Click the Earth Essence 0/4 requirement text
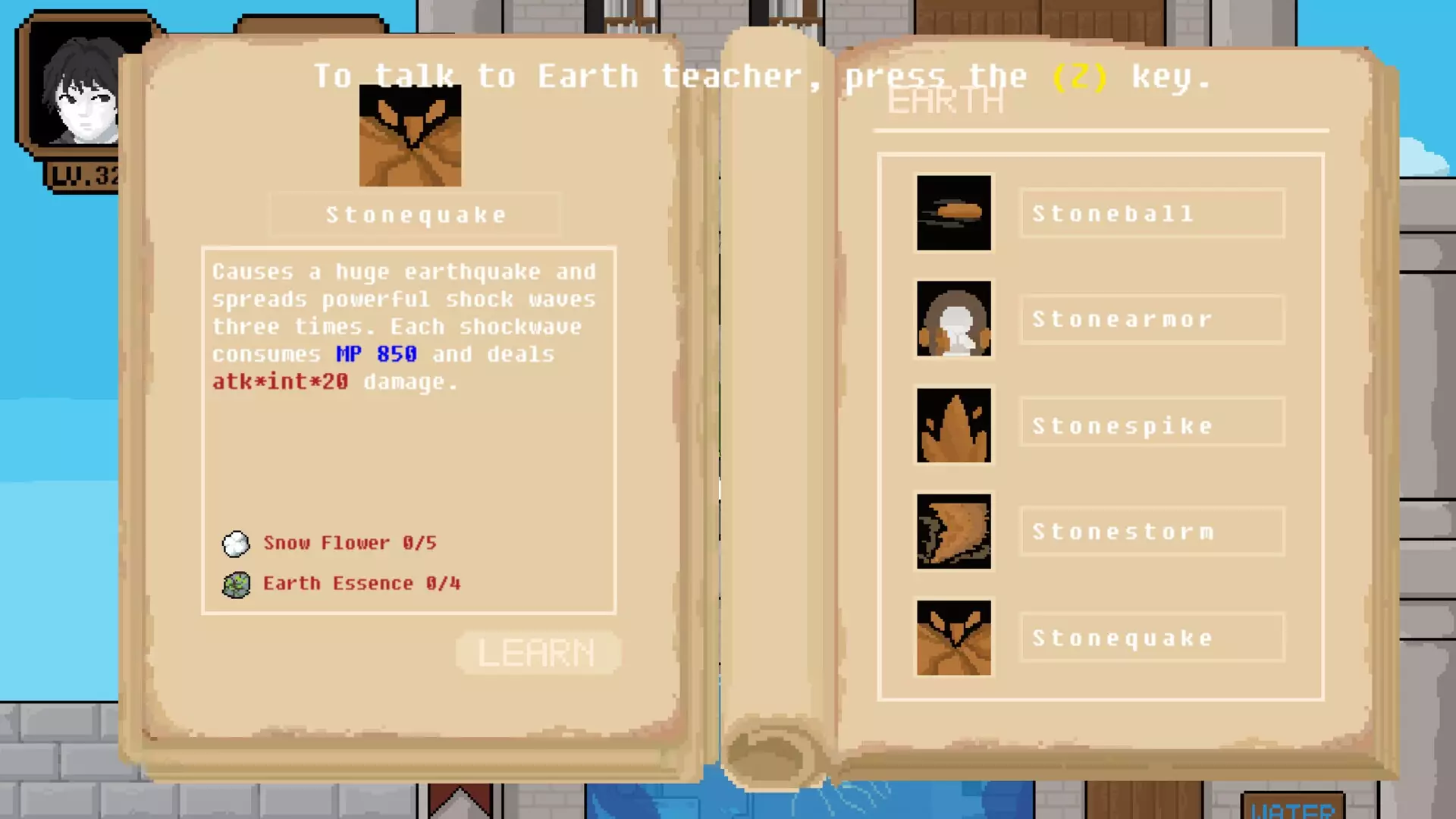This screenshot has width=1456, height=819. [362, 583]
